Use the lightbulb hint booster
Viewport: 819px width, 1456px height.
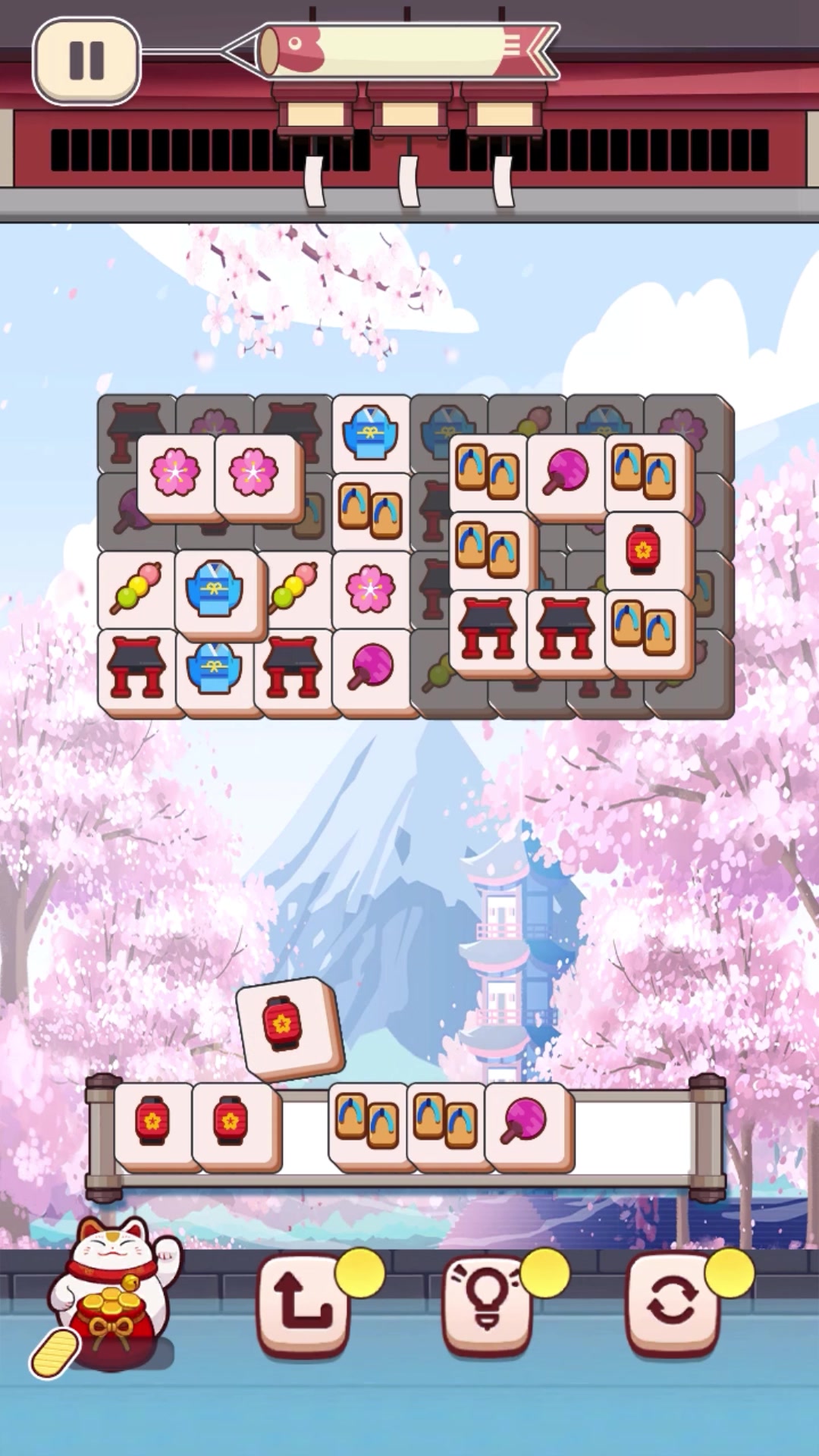(487, 1303)
